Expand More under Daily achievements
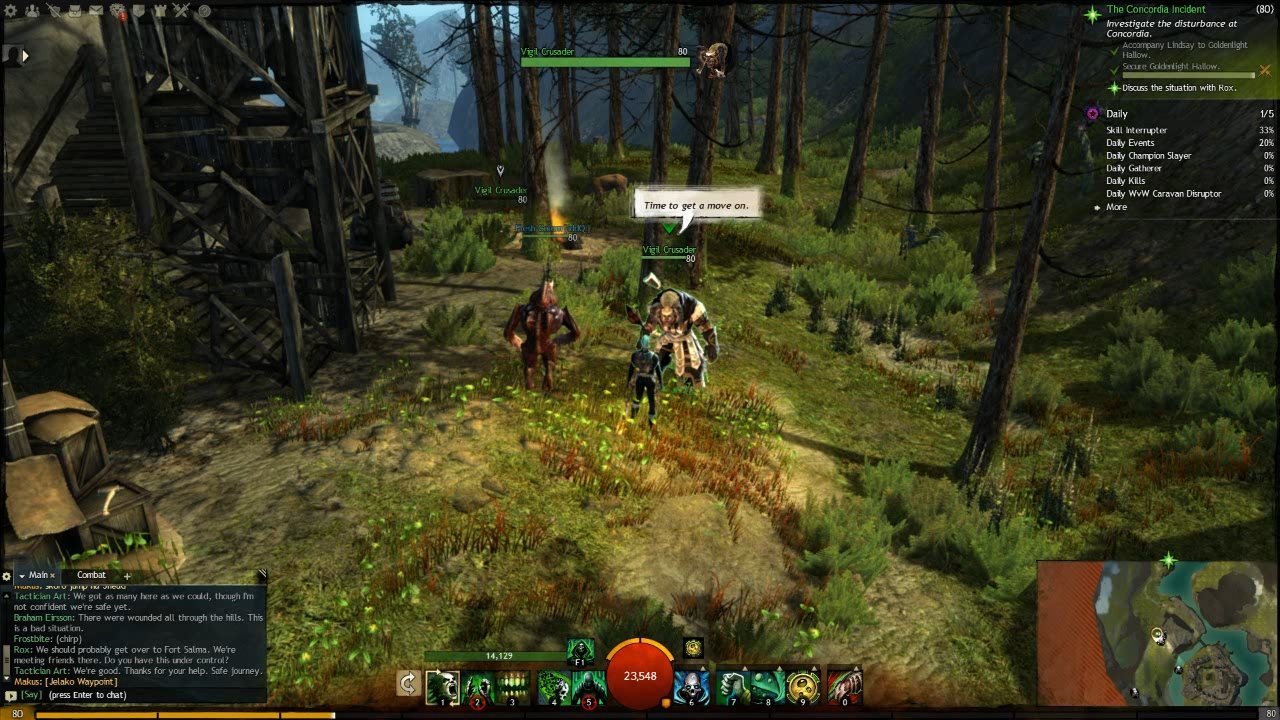 pyautogui.click(x=1116, y=207)
